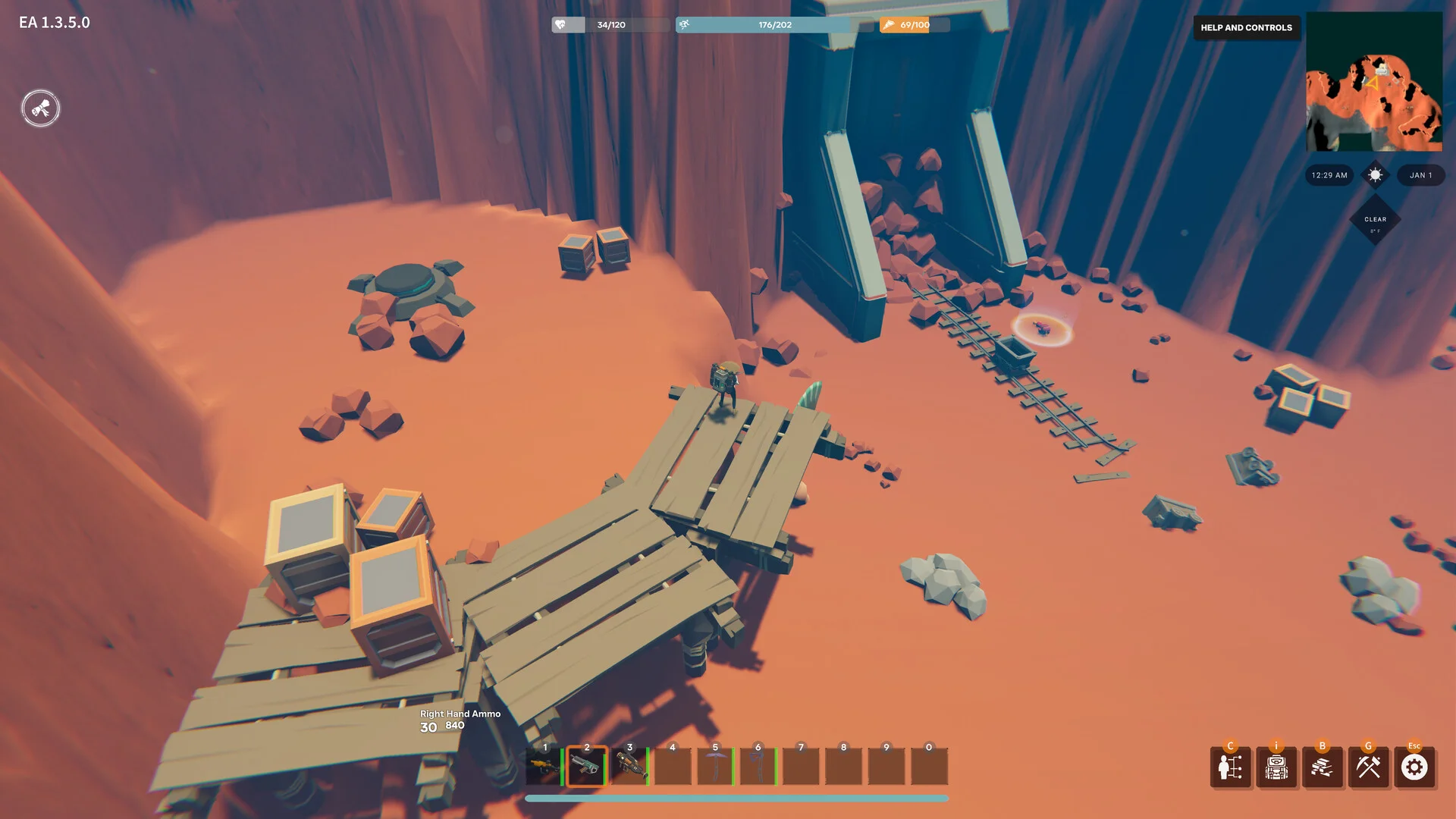Image resolution: width=1456 pixels, height=819 pixels.
Task: Choose the pickaxe in hotbar slot 5
Action: click(714, 767)
